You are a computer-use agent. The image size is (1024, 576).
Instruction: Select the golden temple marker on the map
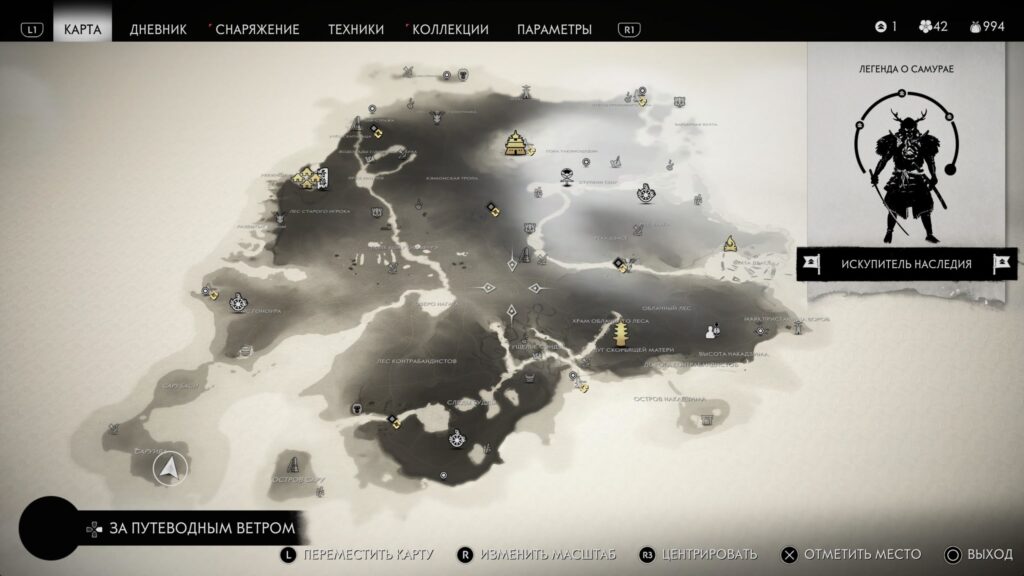tap(517, 143)
